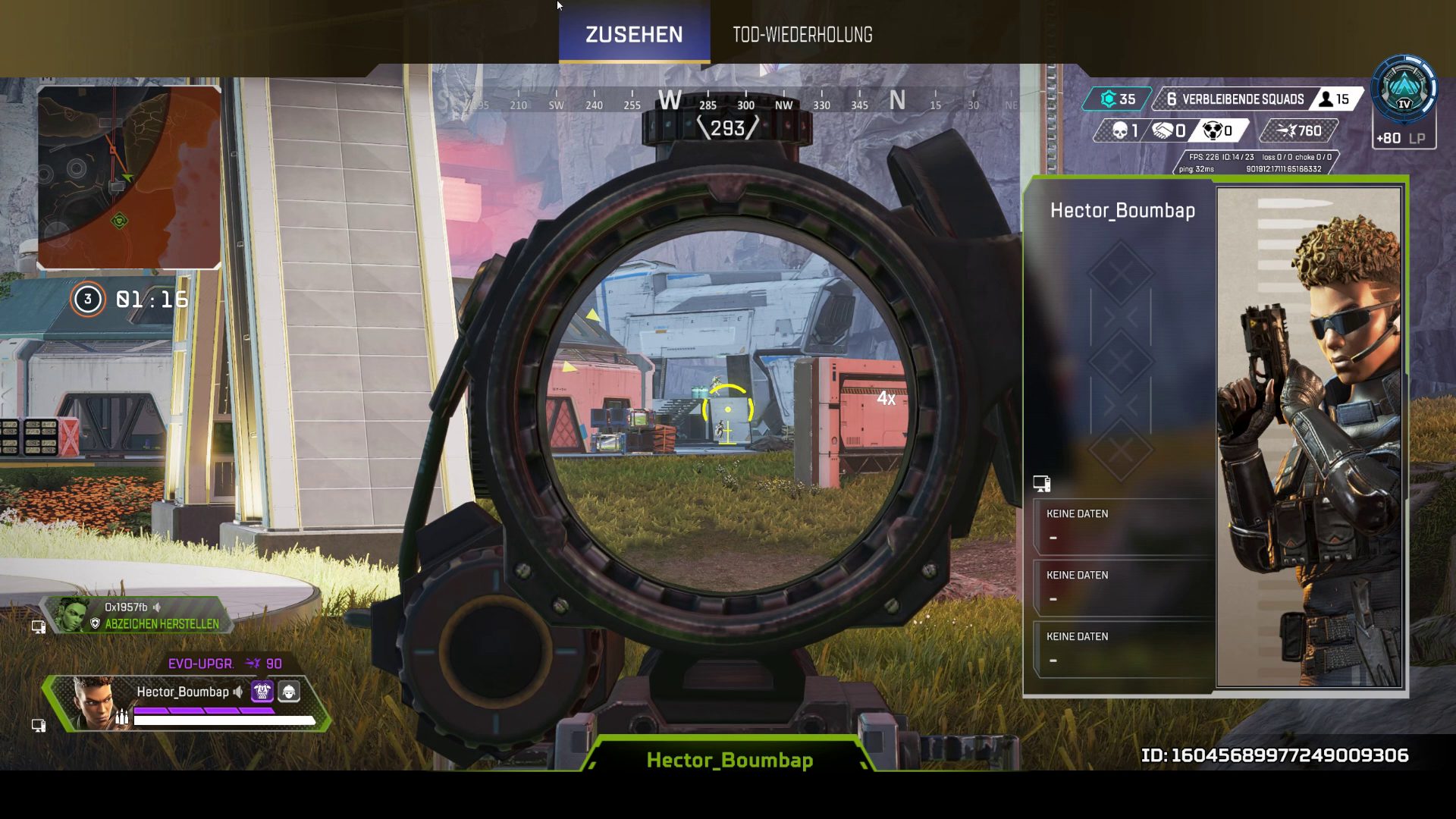This screenshot has width=1456, height=819.
Task: Expand the first KEINE DATEN section
Action: (1122, 527)
